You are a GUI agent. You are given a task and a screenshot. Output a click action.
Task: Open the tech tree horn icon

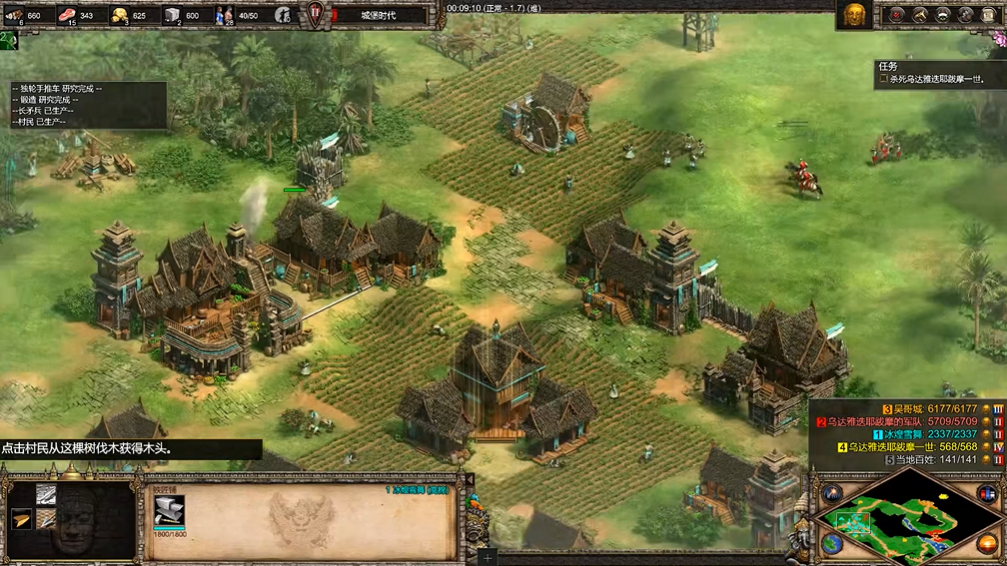[920, 14]
